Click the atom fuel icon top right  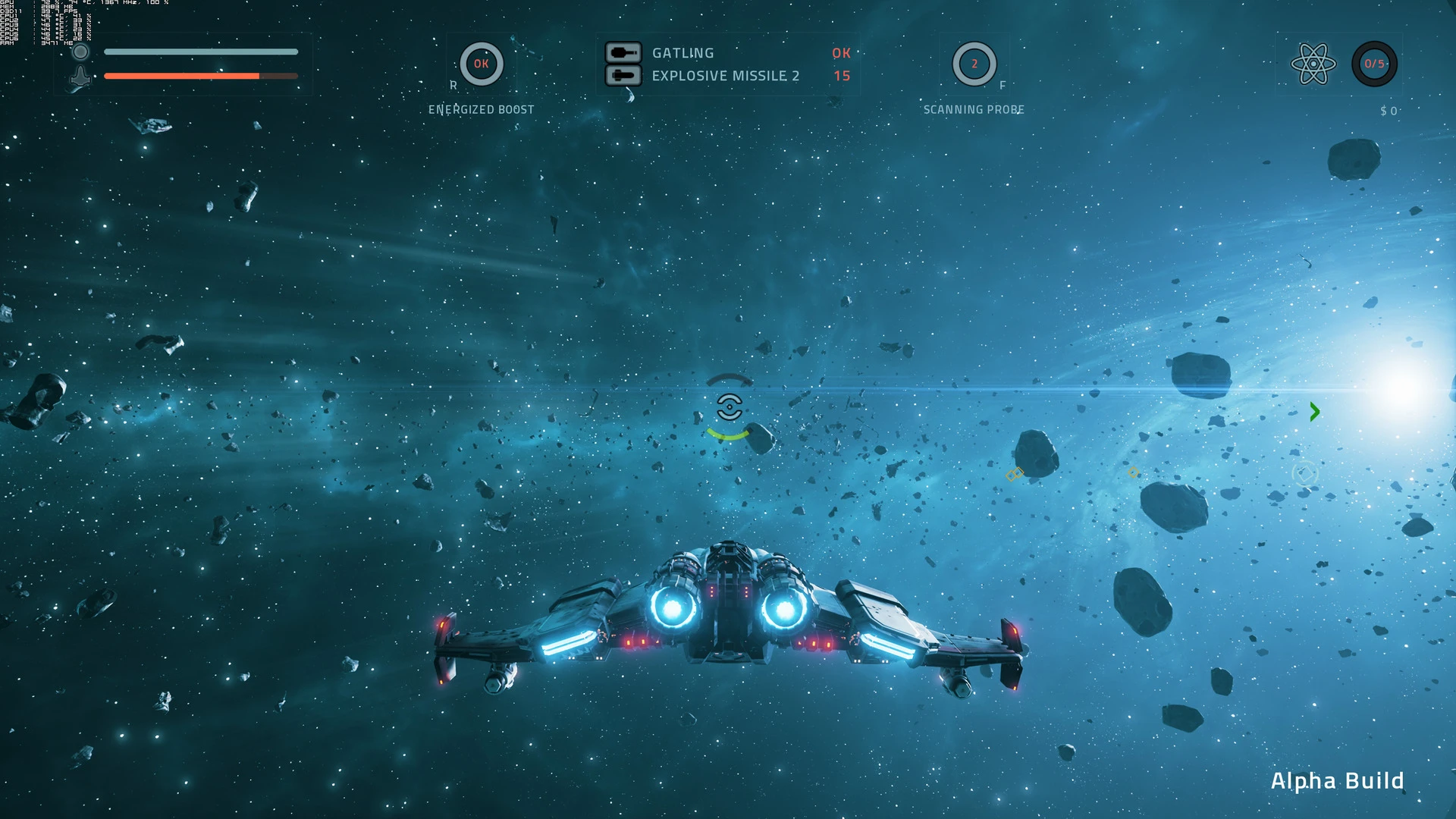(1314, 64)
